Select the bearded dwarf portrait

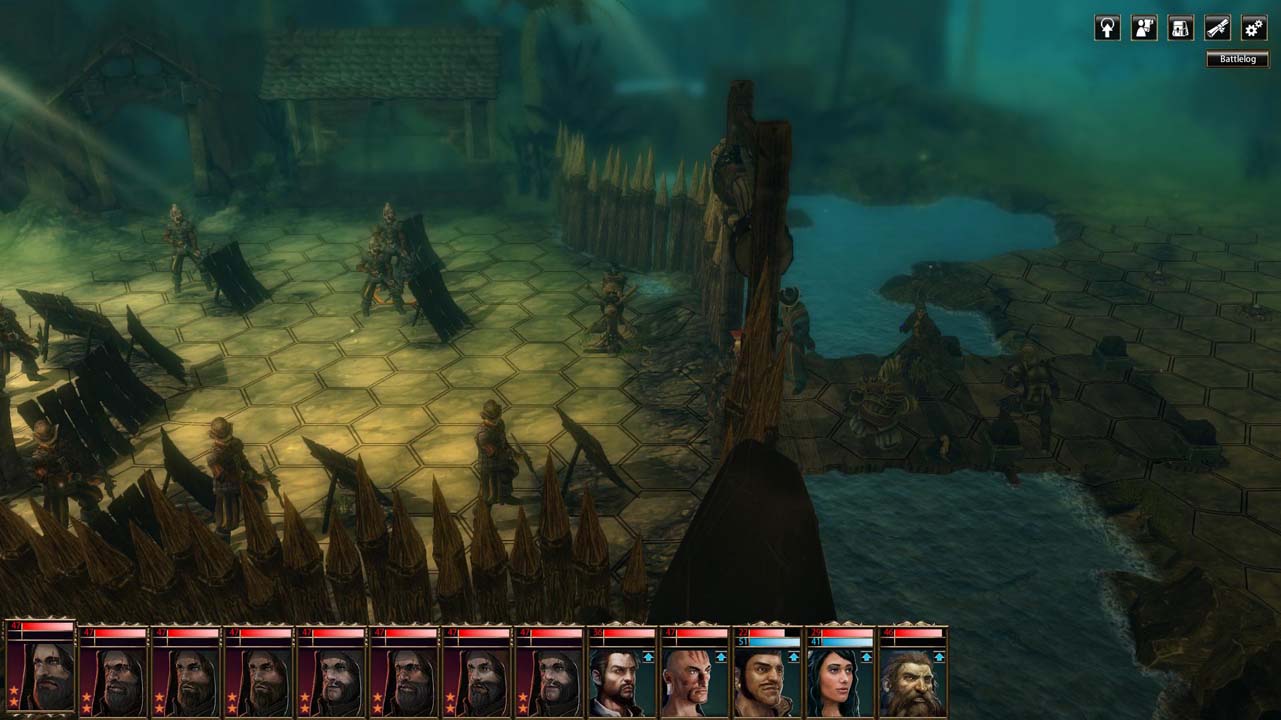pyautogui.click(x=913, y=681)
